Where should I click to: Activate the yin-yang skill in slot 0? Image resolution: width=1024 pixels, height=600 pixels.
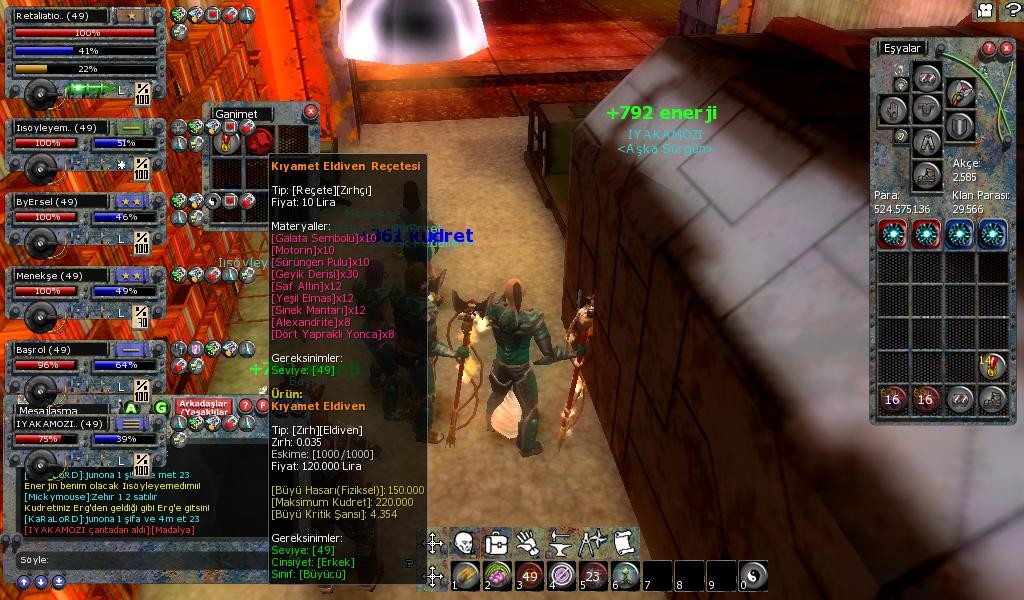754,575
